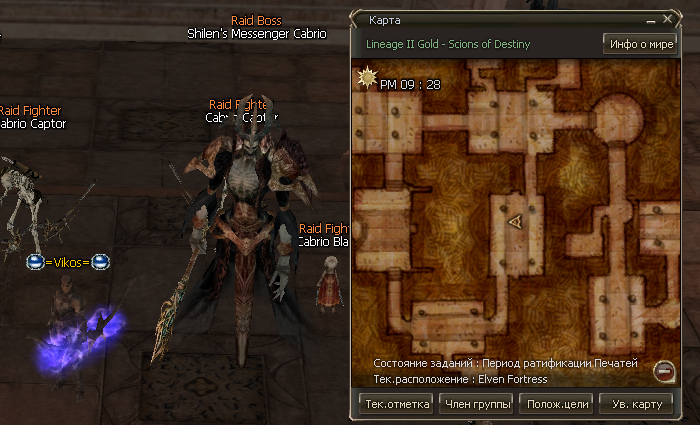The image size is (700, 425).
Task: Minimize the map window
Action: click(x=652, y=19)
